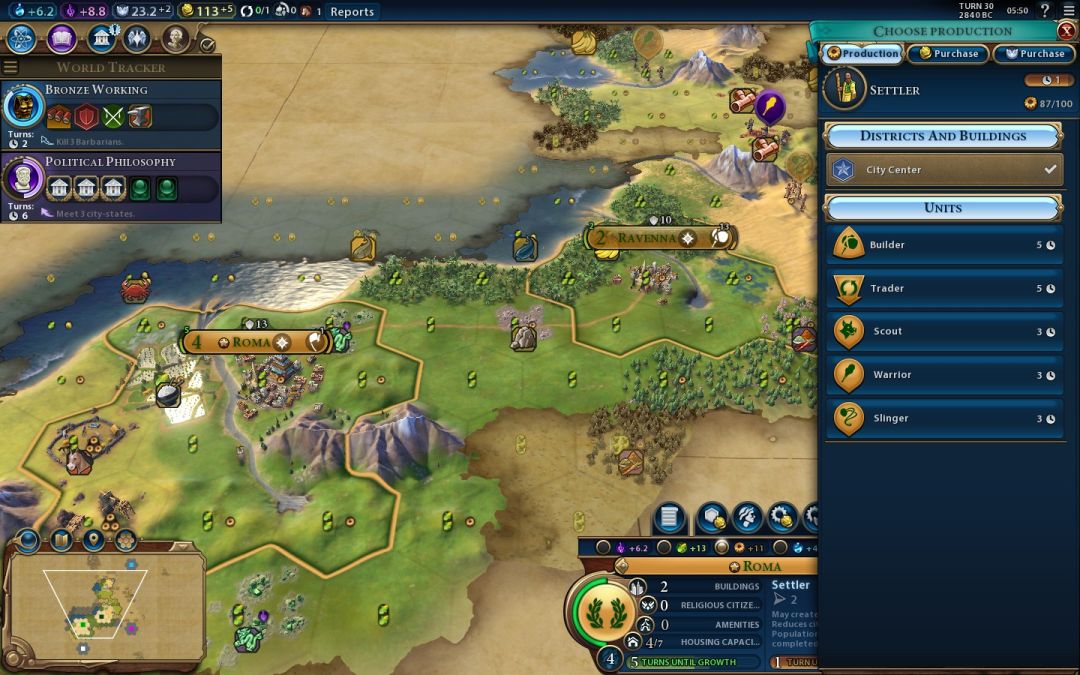Queue the Scout unit
1080x675 pixels.
[944, 332]
